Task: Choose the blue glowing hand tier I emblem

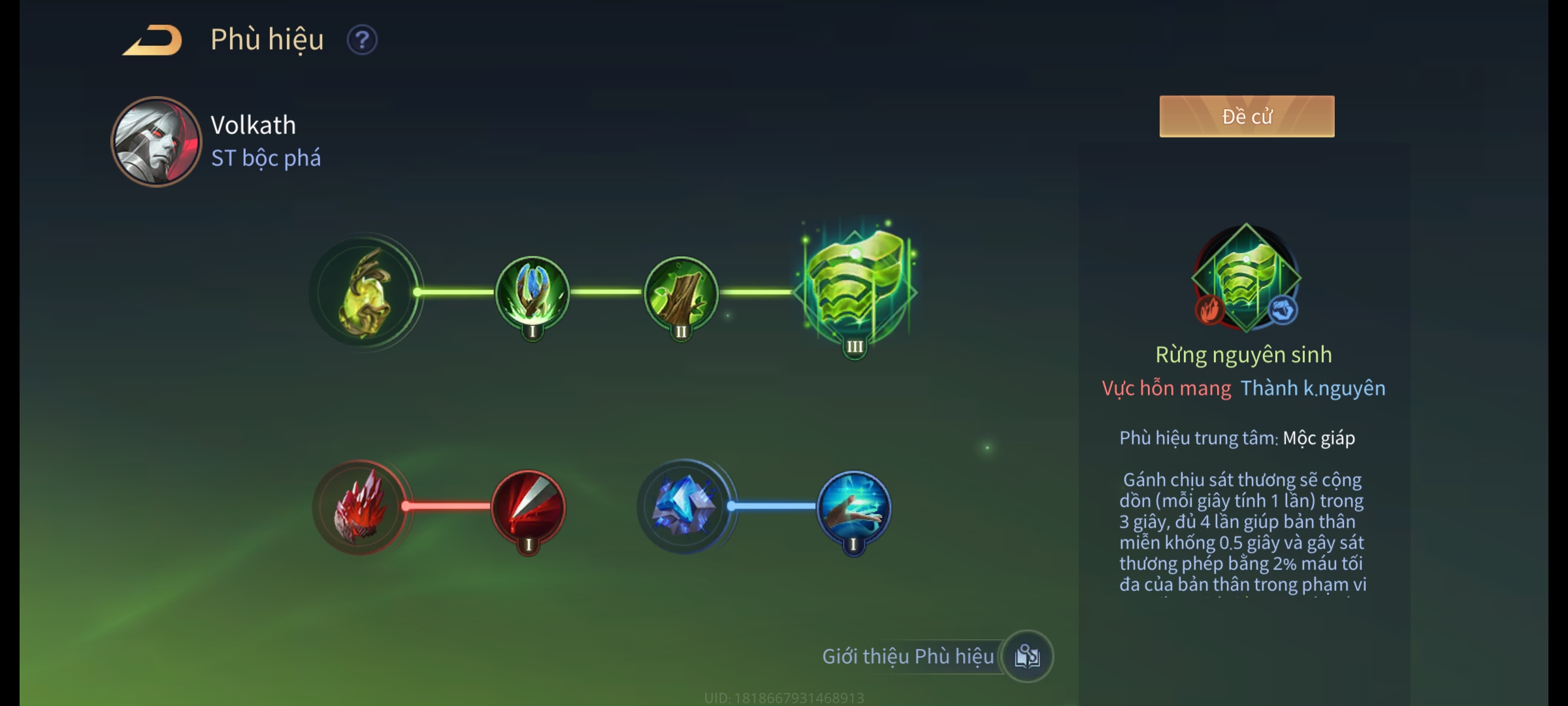Action: 853,507
